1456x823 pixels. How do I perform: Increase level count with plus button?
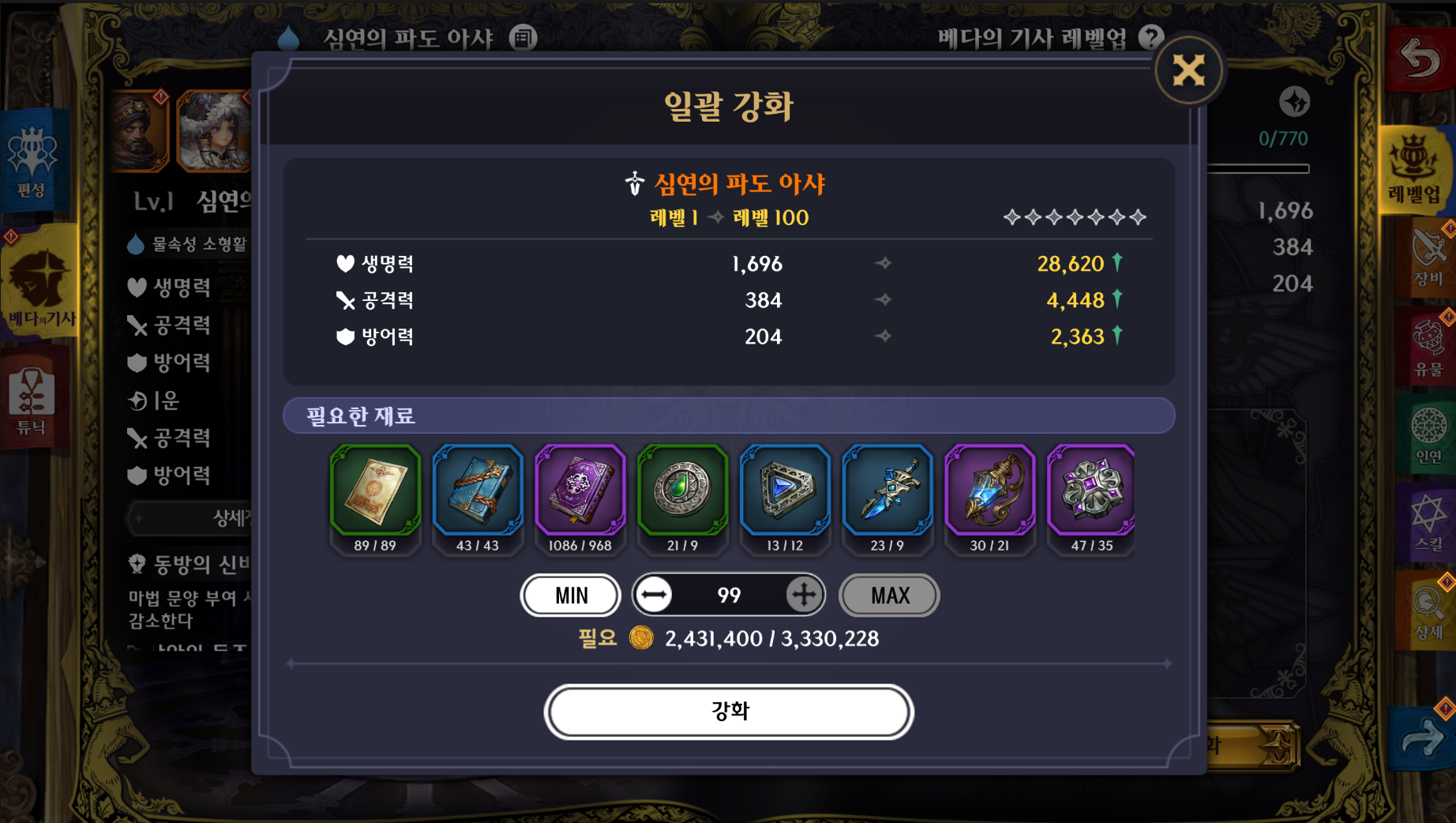pos(803,595)
